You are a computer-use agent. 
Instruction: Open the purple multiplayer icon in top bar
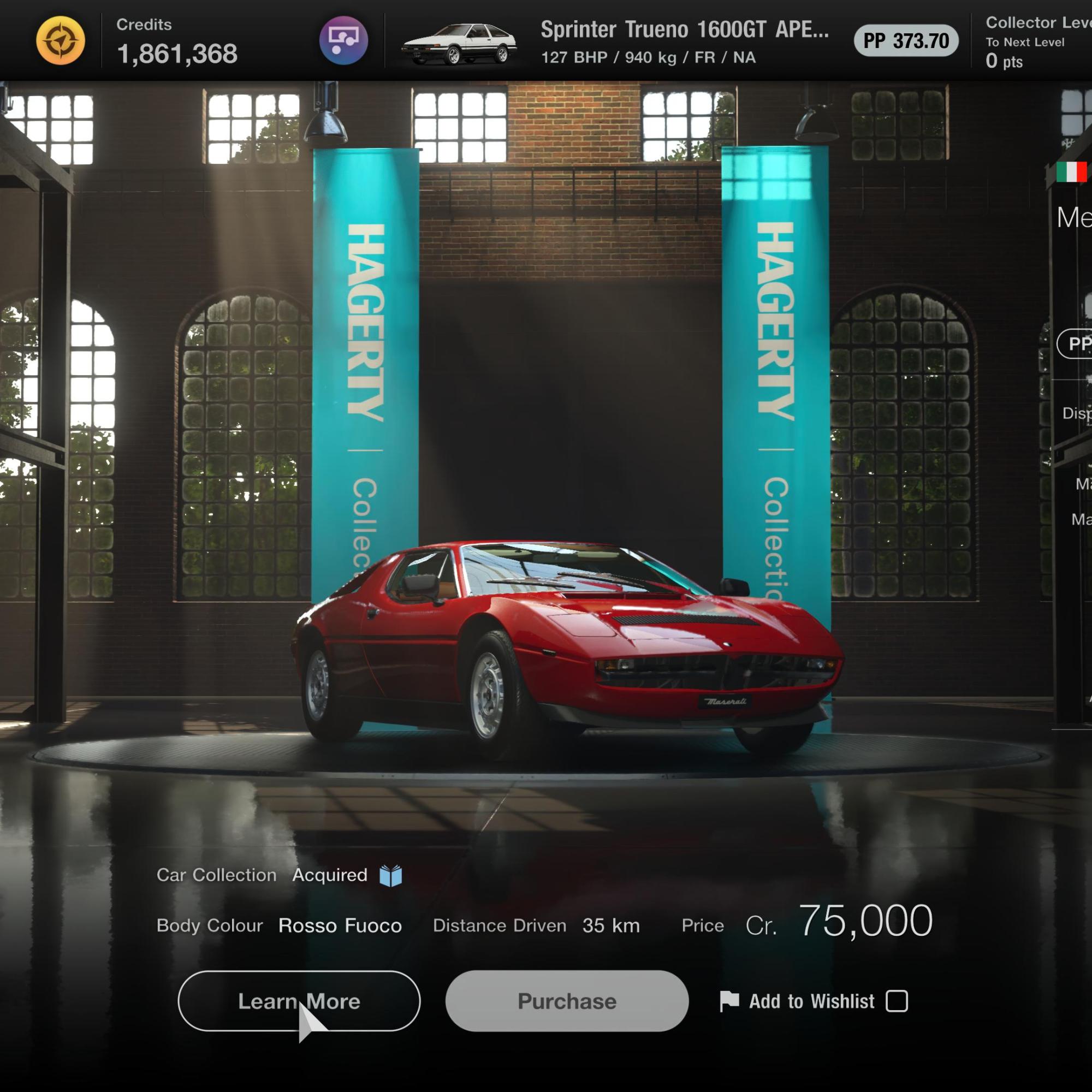tap(343, 41)
